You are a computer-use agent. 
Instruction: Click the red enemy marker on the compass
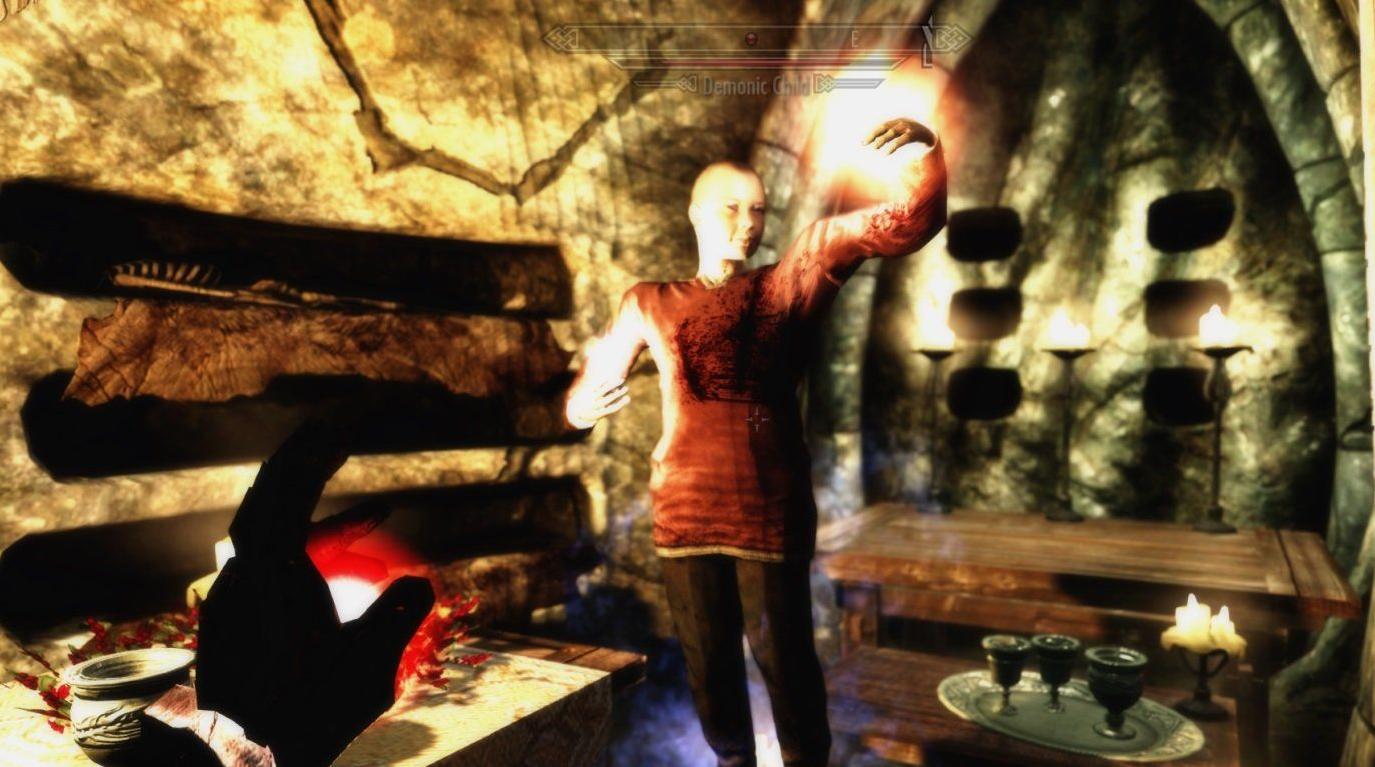coord(751,38)
